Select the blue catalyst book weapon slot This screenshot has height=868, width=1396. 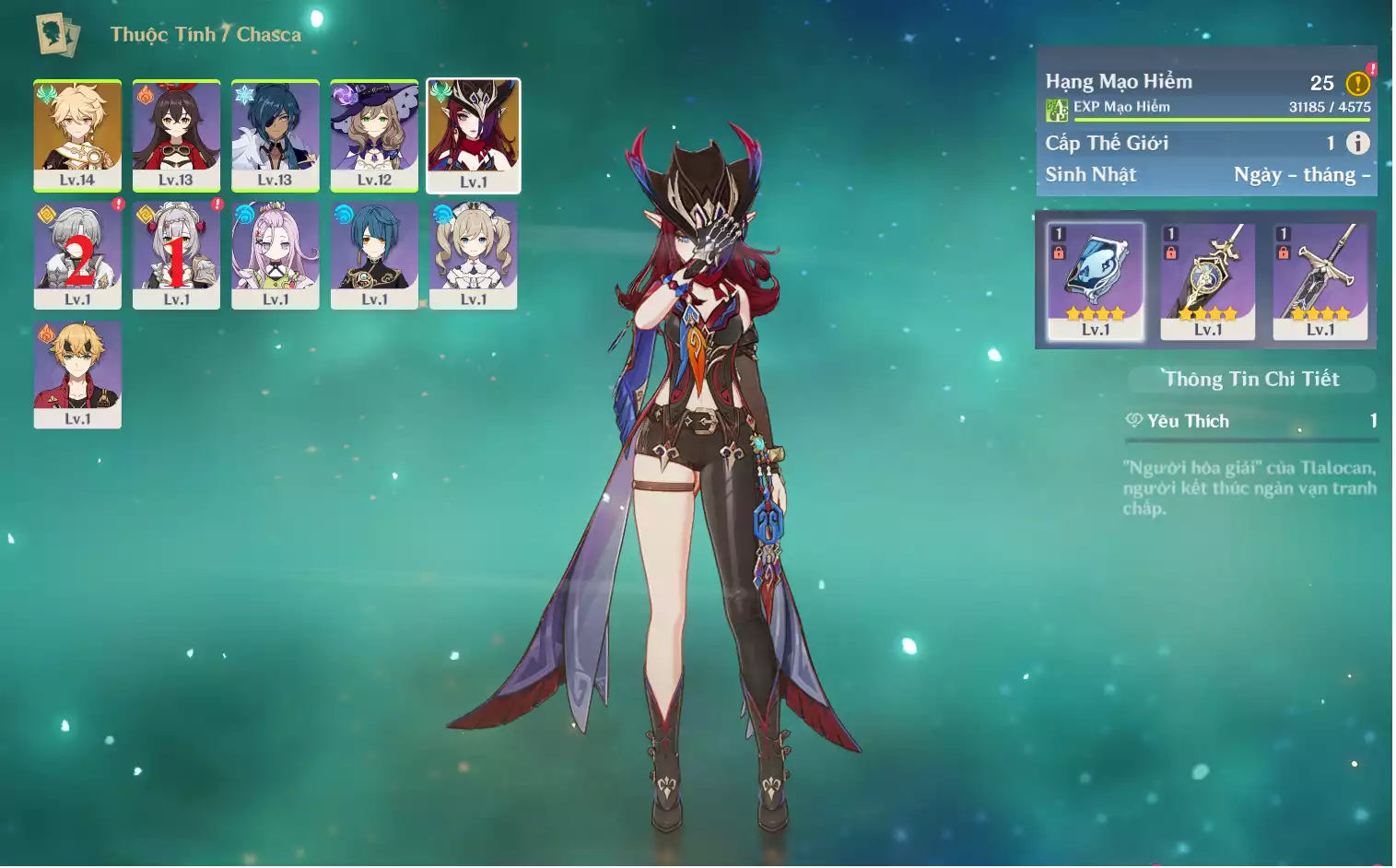1096,280
